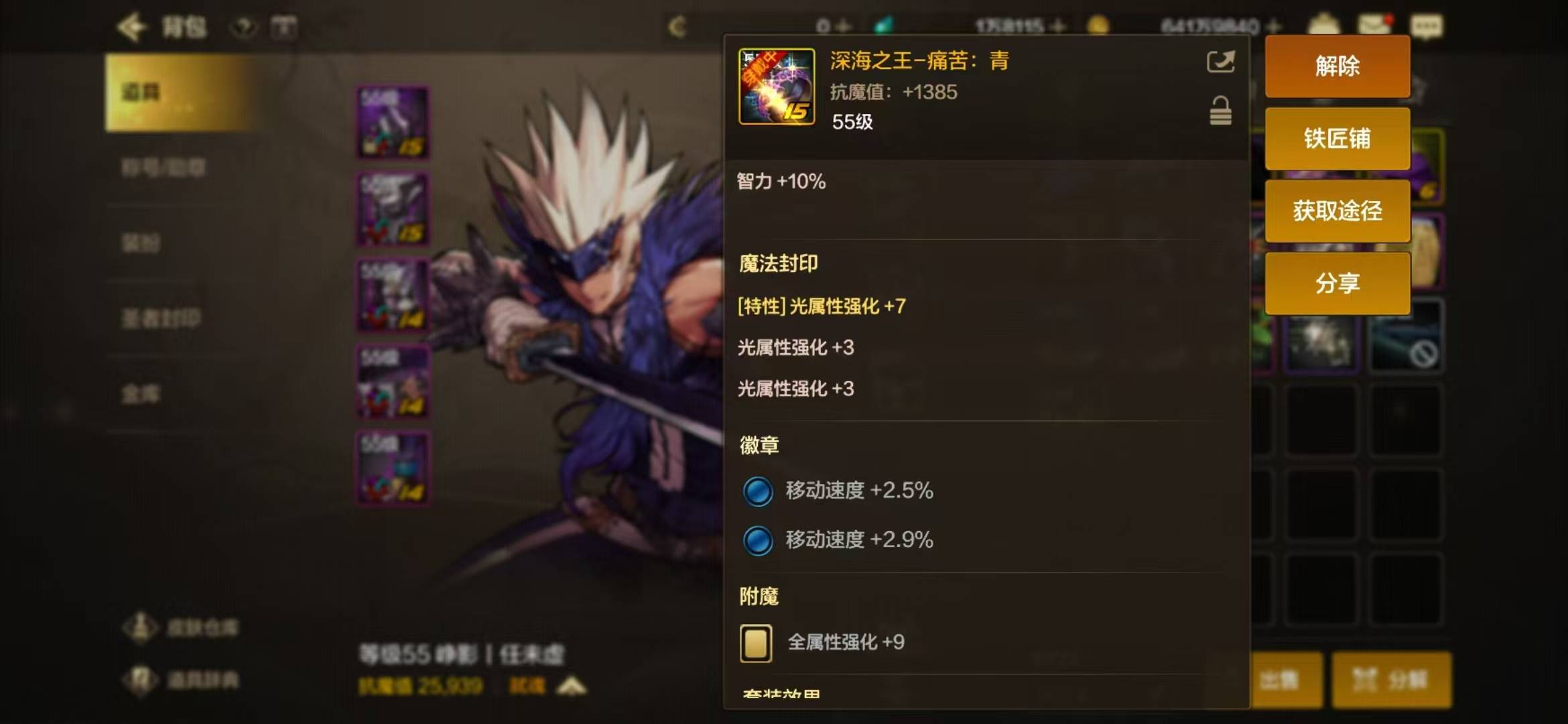Click the second blue 移动速度 +2.9% badge

(757, 539)
